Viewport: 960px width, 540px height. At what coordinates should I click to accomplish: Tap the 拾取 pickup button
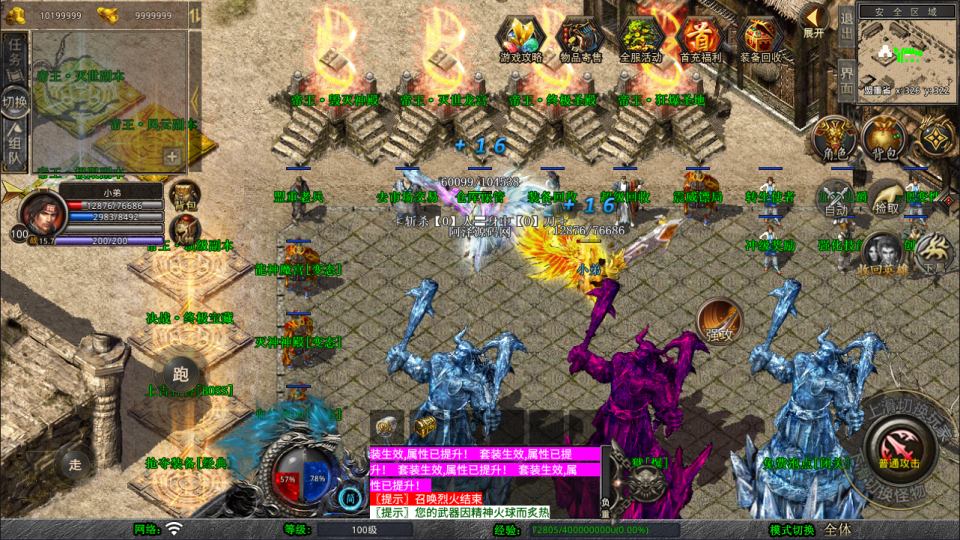tap(885, 199)
